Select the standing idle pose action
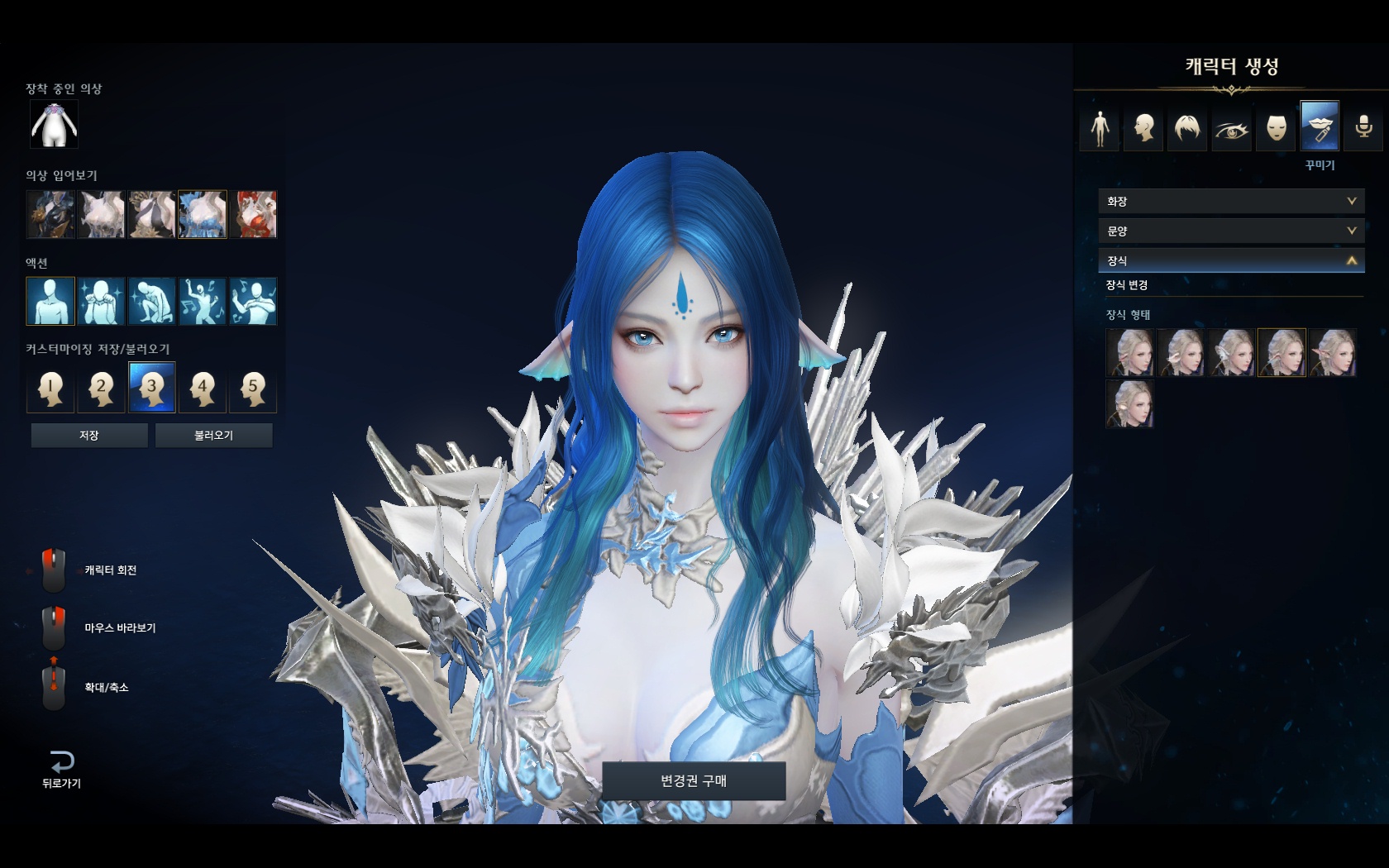This screenshot has height=868, width=1389. pos(50,301)
